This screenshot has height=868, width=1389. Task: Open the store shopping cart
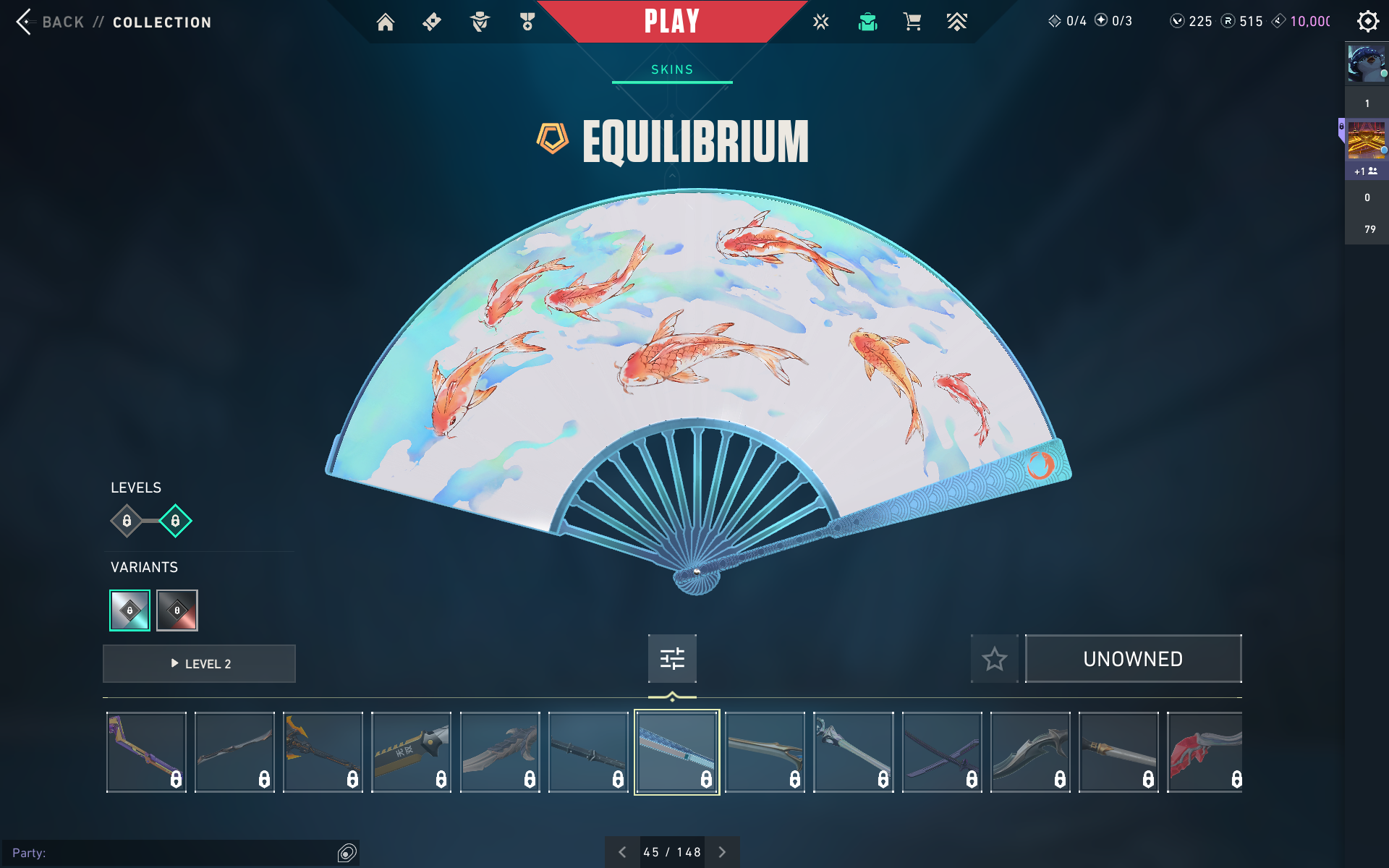pos(912,22)
